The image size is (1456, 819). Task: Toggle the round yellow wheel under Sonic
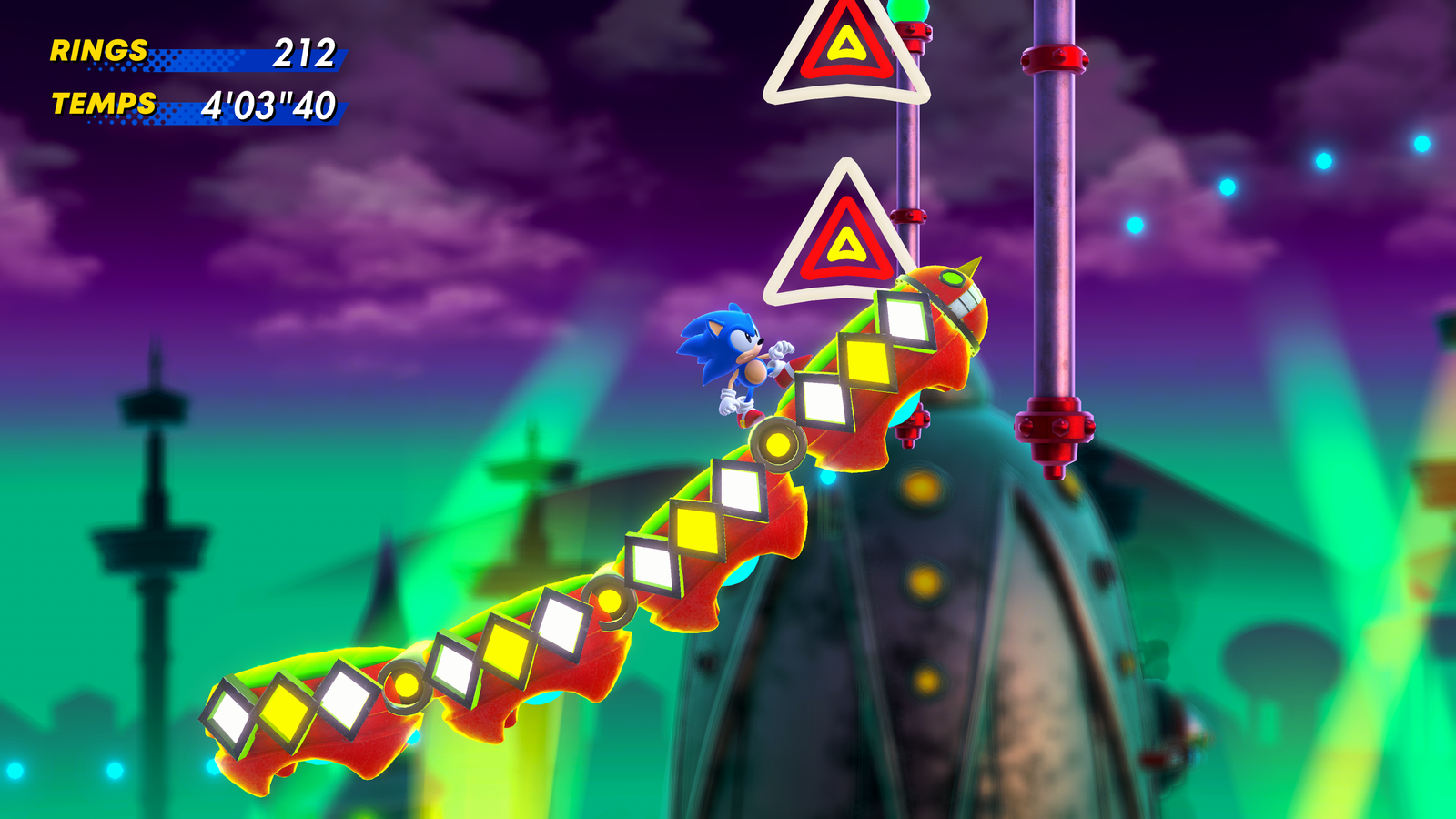pos(778,443)
